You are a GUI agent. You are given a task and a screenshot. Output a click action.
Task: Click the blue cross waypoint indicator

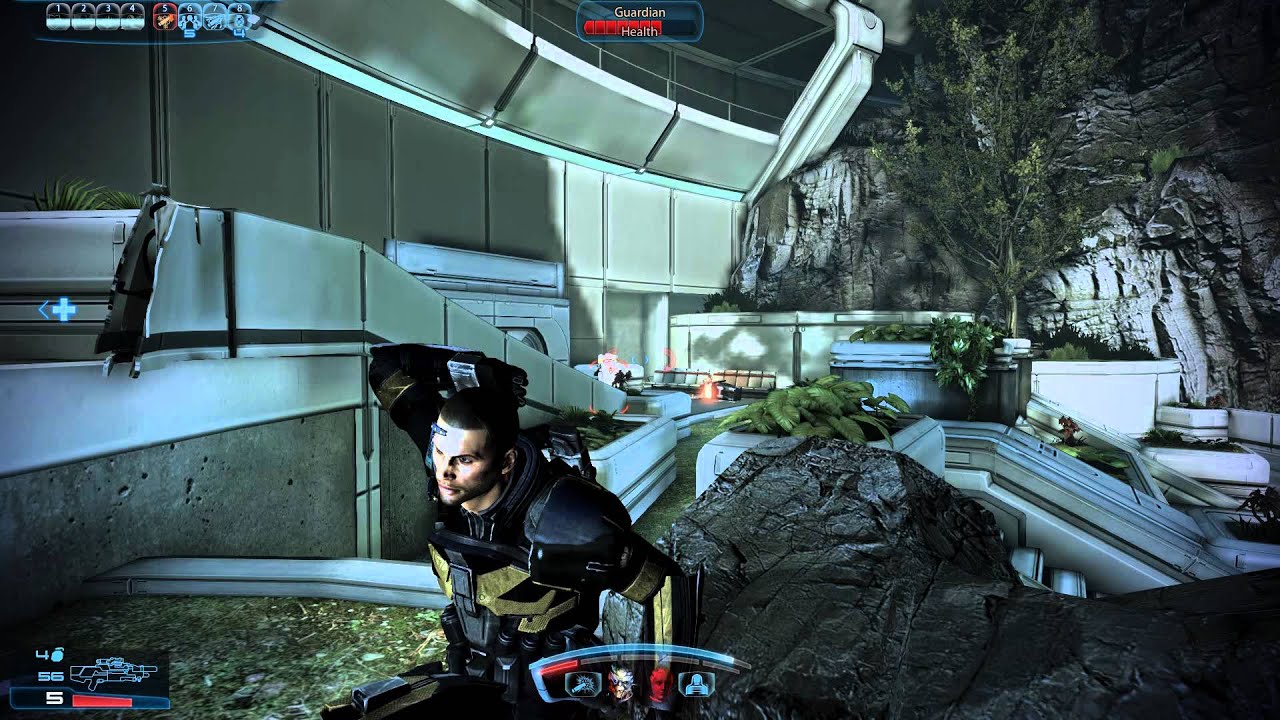coord(63,310)
